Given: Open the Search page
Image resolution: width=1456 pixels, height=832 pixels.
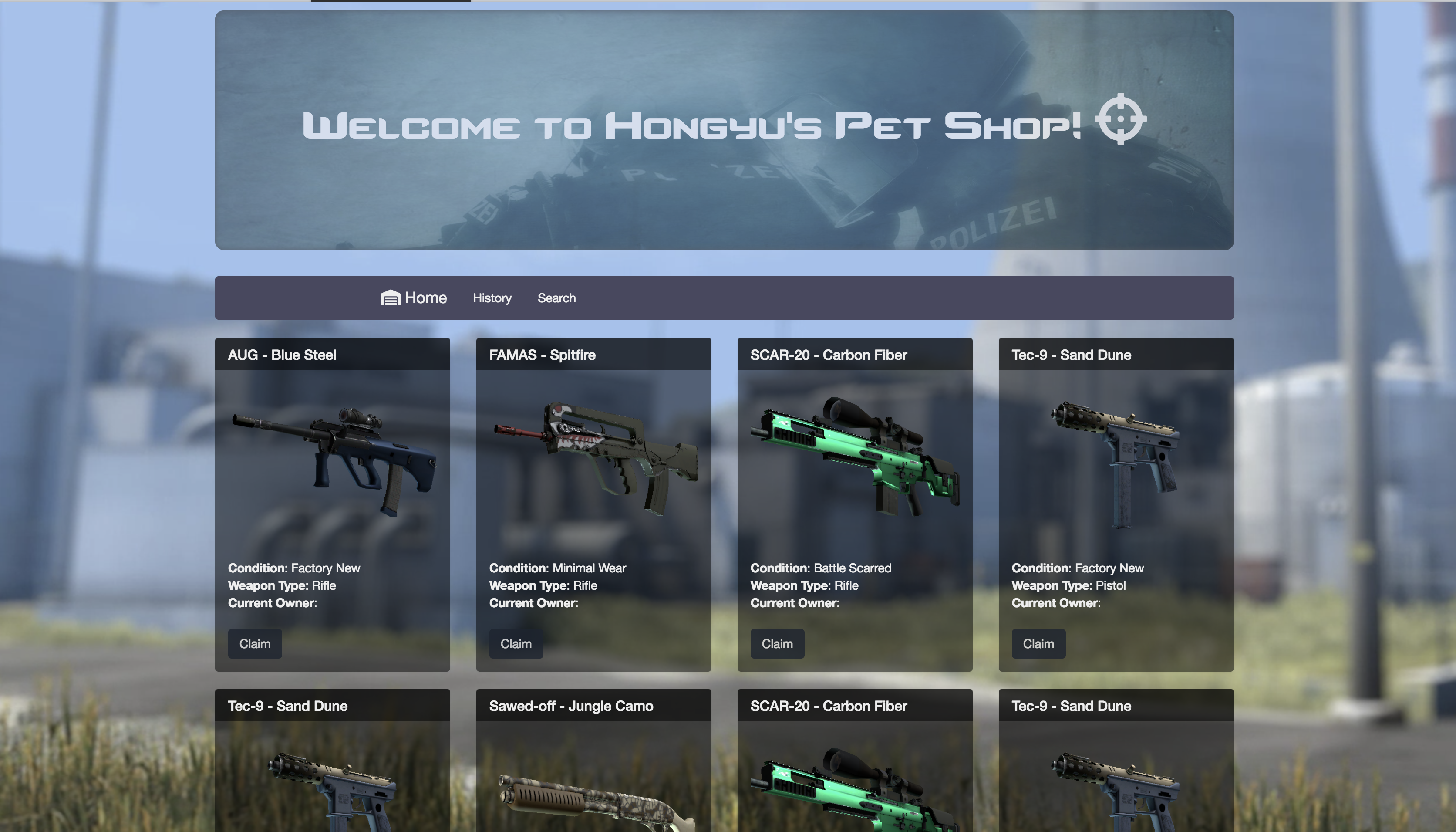Looking at the screenshot, I should coord(556,298).
